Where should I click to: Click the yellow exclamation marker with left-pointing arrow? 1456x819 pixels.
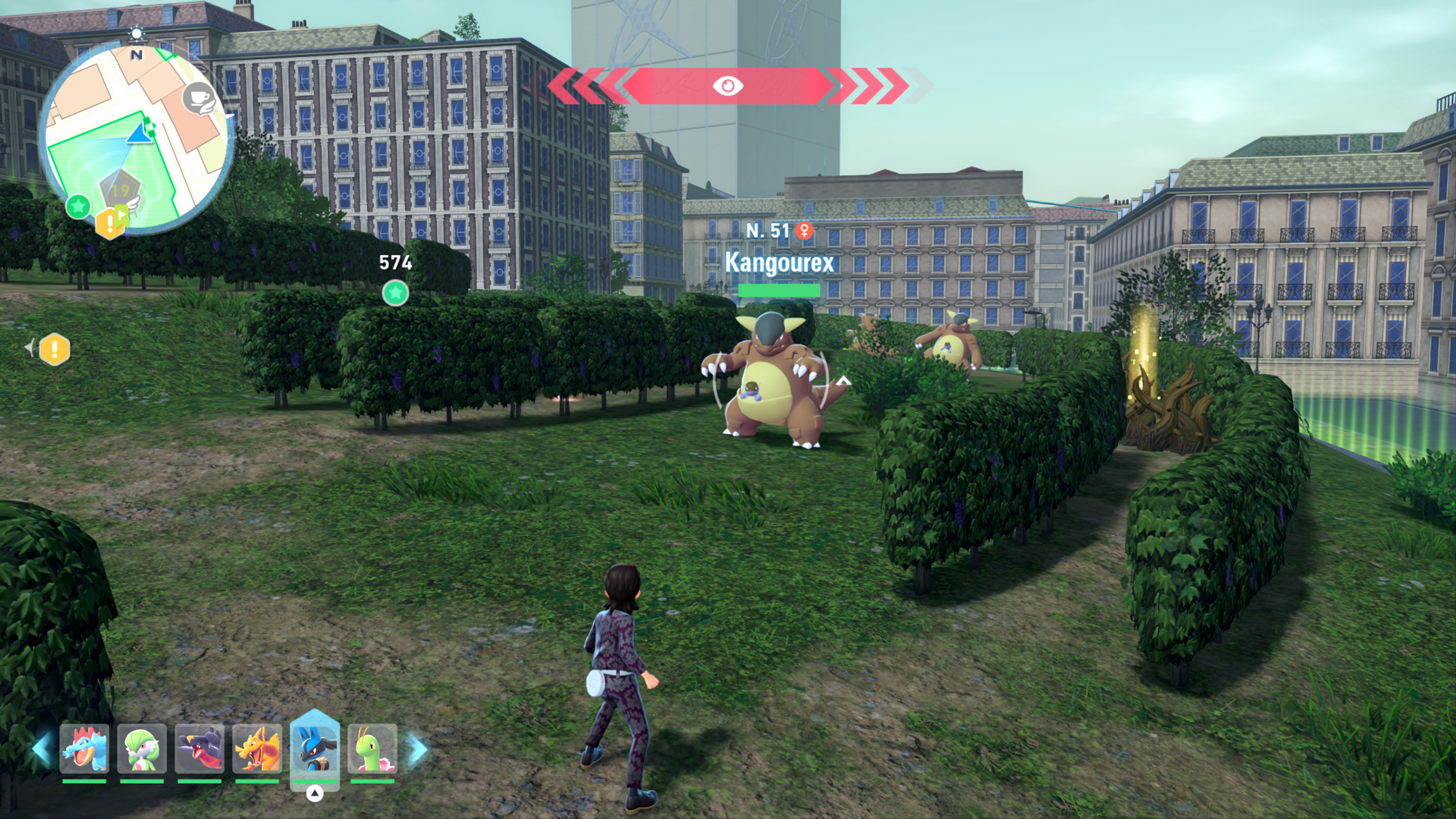[54, 349]
